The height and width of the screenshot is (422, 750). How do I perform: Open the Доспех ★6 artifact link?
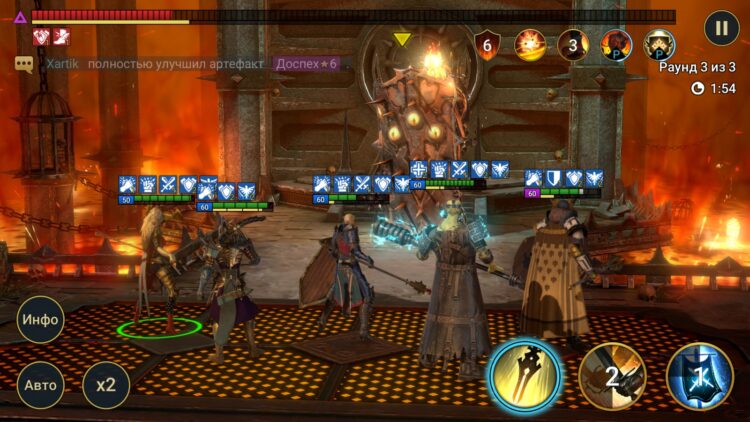pyautogui.click(x=307, y=64)
